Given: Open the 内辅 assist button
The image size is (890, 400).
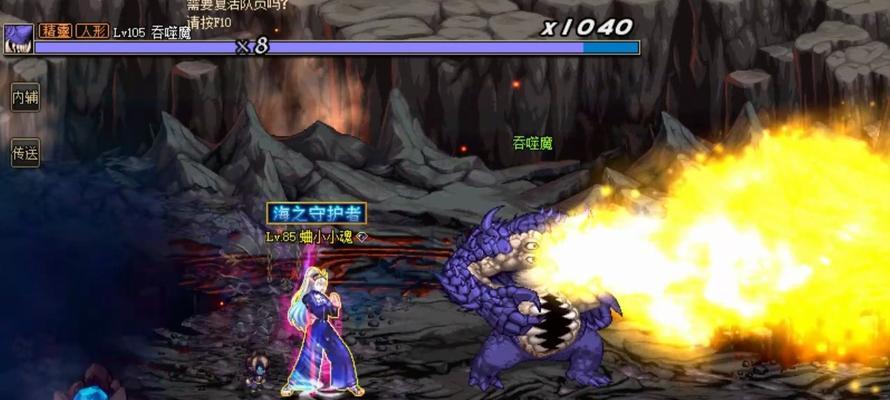Looking at the screenshot, I should coord(24,98).
